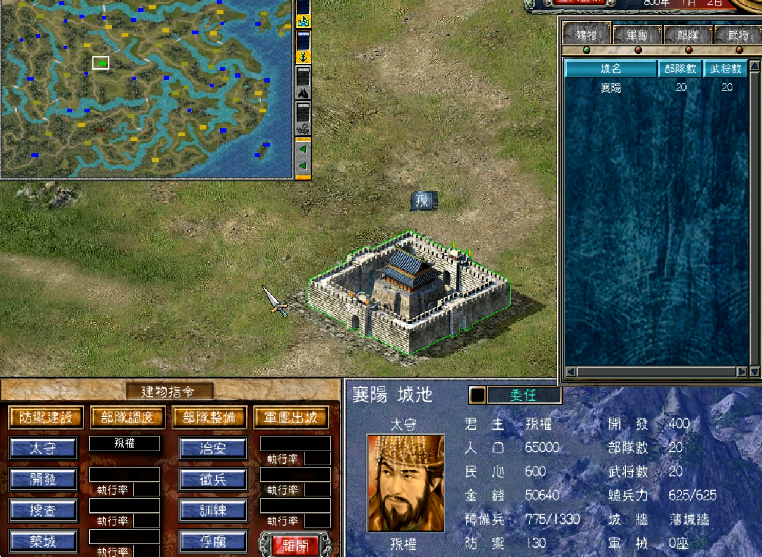
Task: Choose the 治安 public order command
Action: 213,448
